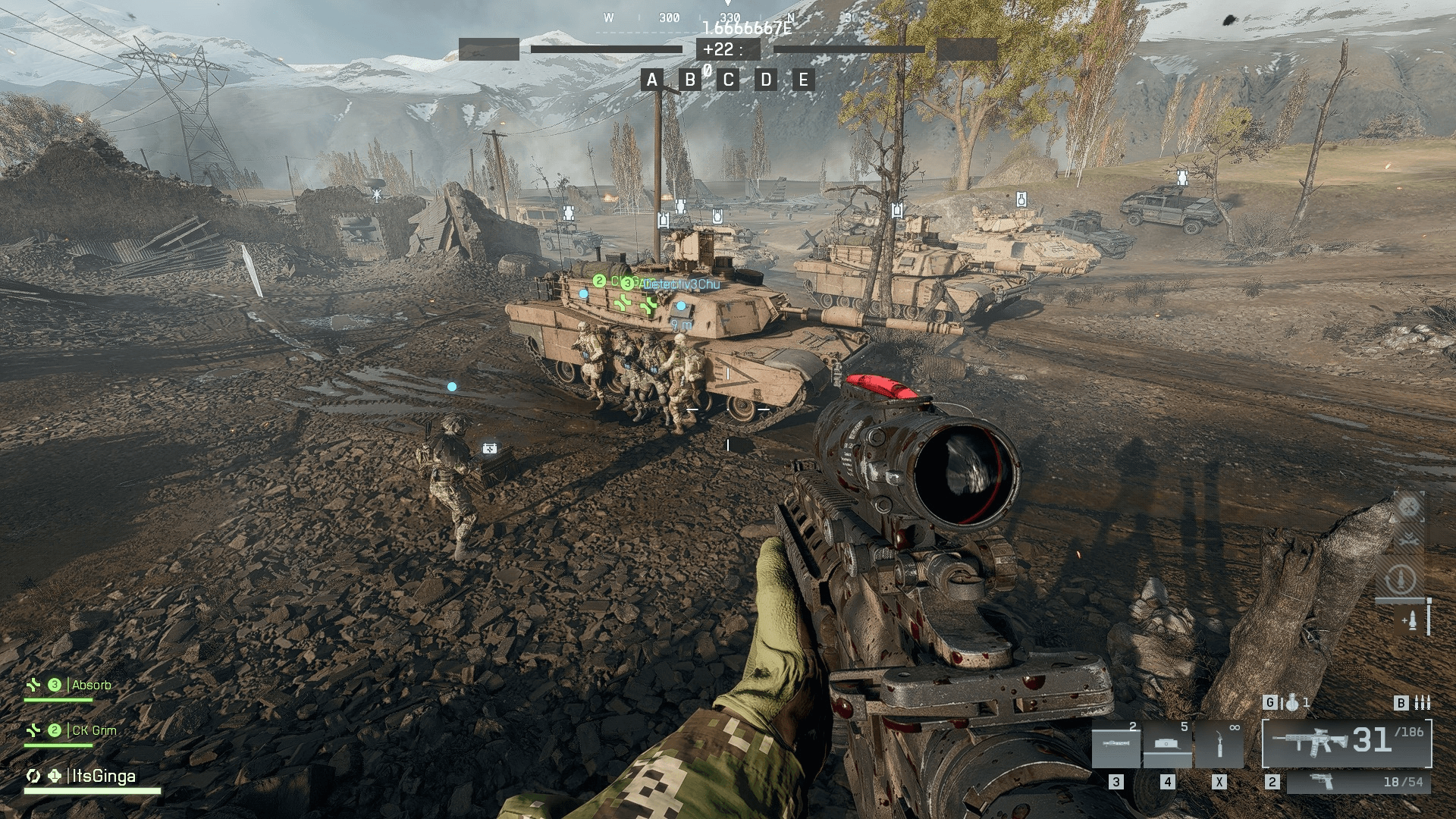Click the compass bearing strip
The width and height of the screenshot is (1456, 819).
click(x=728, y=17)
